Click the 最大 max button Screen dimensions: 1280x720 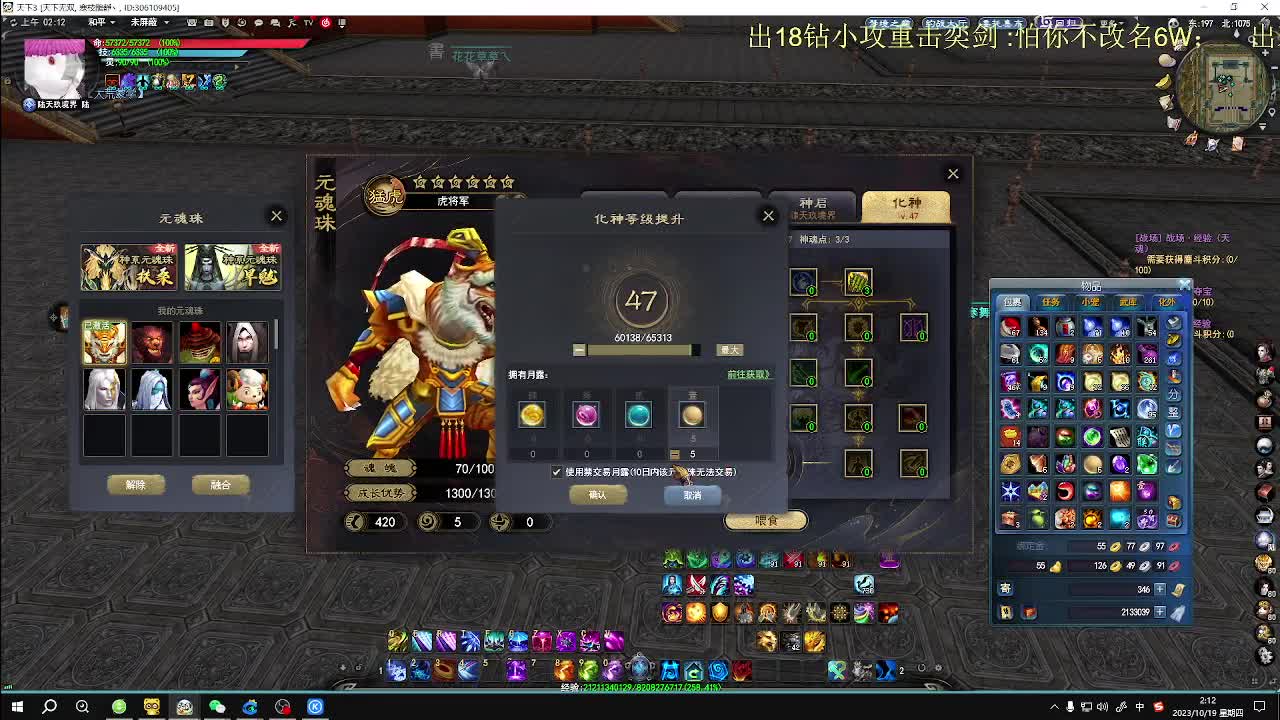(x=731, y=348)
